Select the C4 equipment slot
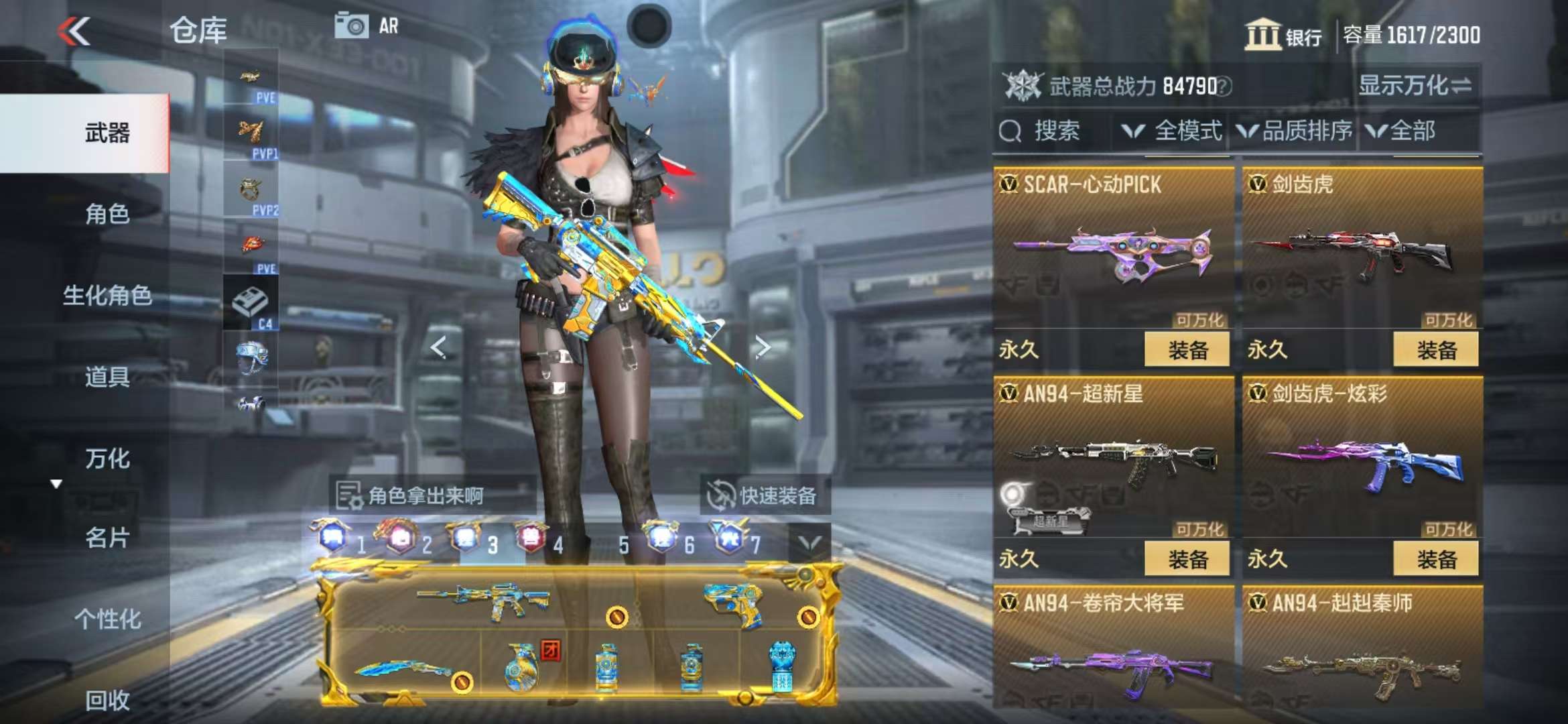 click(251, 303)
